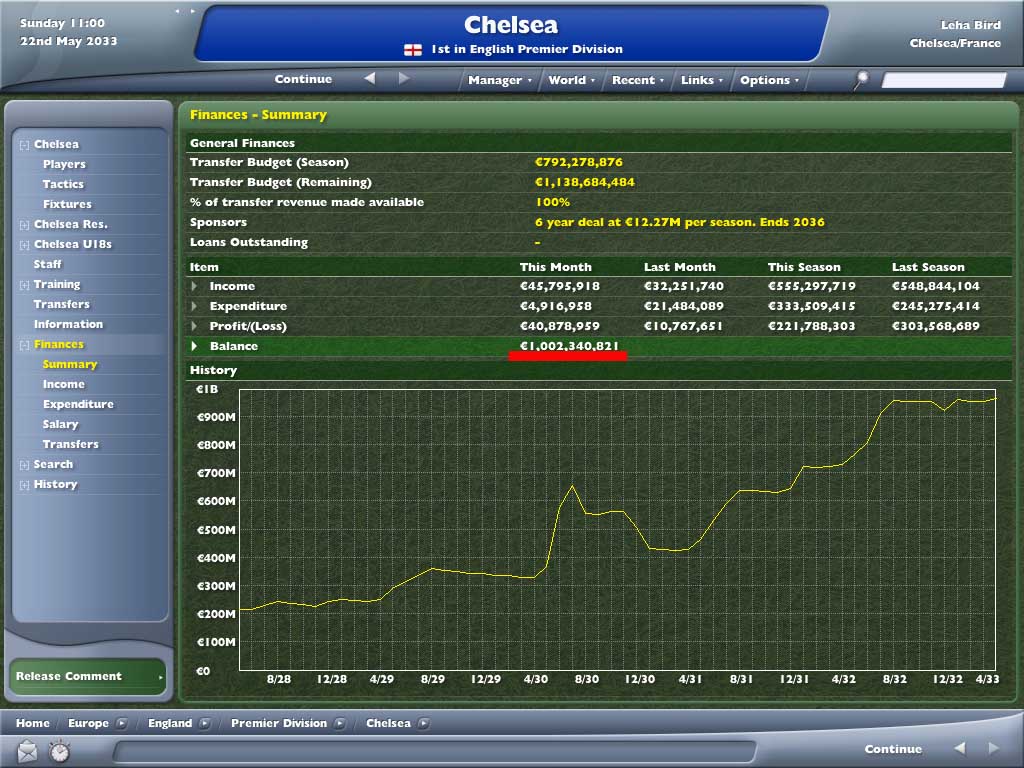Open the Links menu
1024x768 pixels.
[x=701, y=80]
